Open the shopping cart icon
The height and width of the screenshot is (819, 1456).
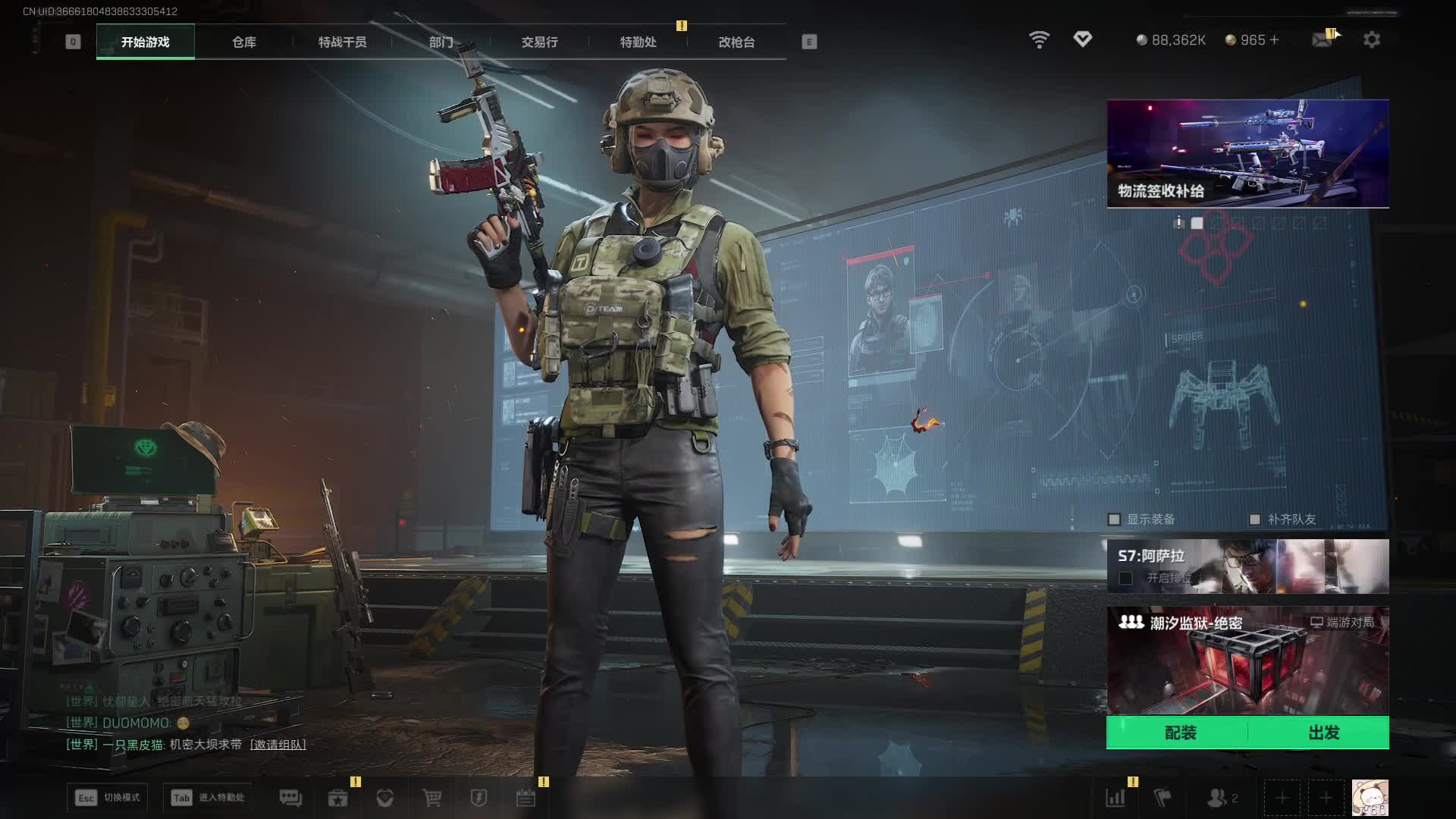(x=432, y=798)
